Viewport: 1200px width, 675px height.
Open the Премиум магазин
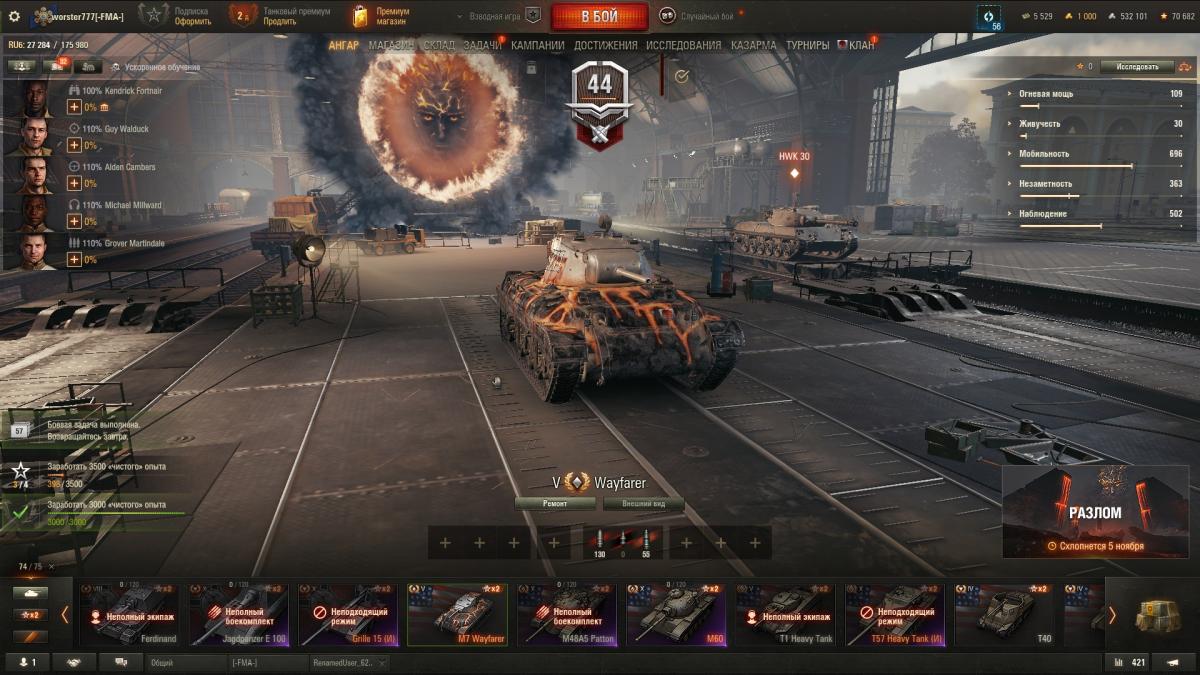click(381, 16)
